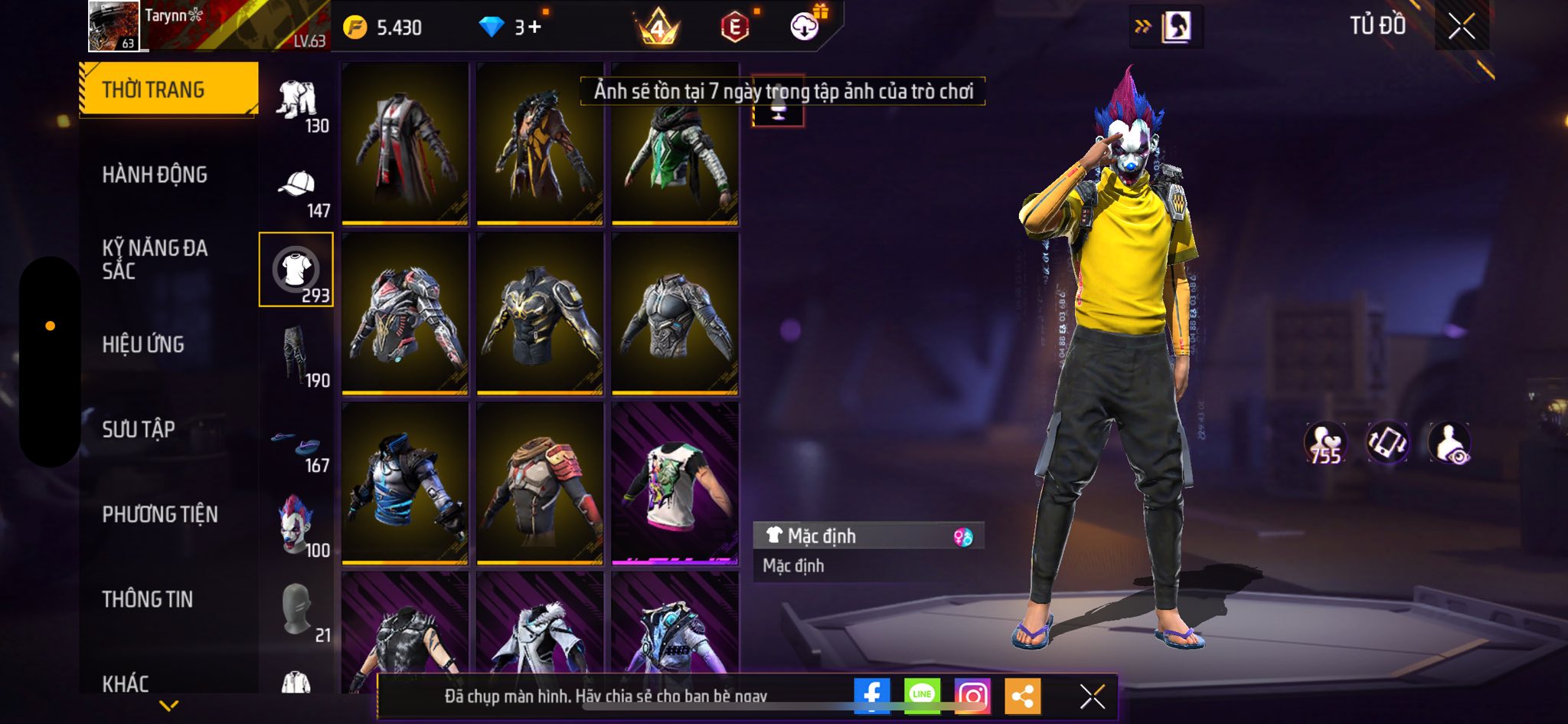Viewport: 1568px width, 724px height.
Task: Share the screenshot via LINE
Action: [x=922, y=695]
